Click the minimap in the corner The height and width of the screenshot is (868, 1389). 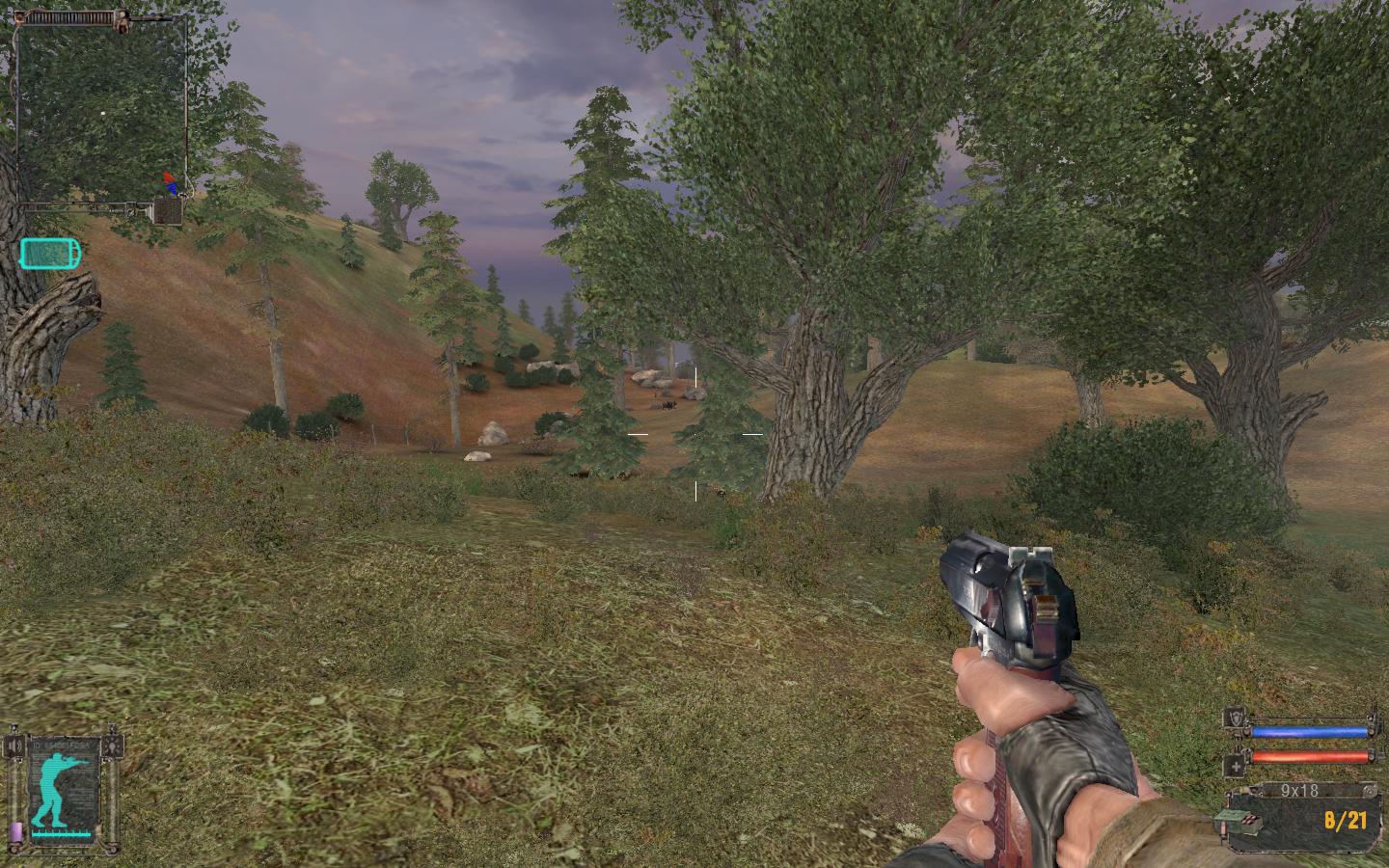coord(101,111)
